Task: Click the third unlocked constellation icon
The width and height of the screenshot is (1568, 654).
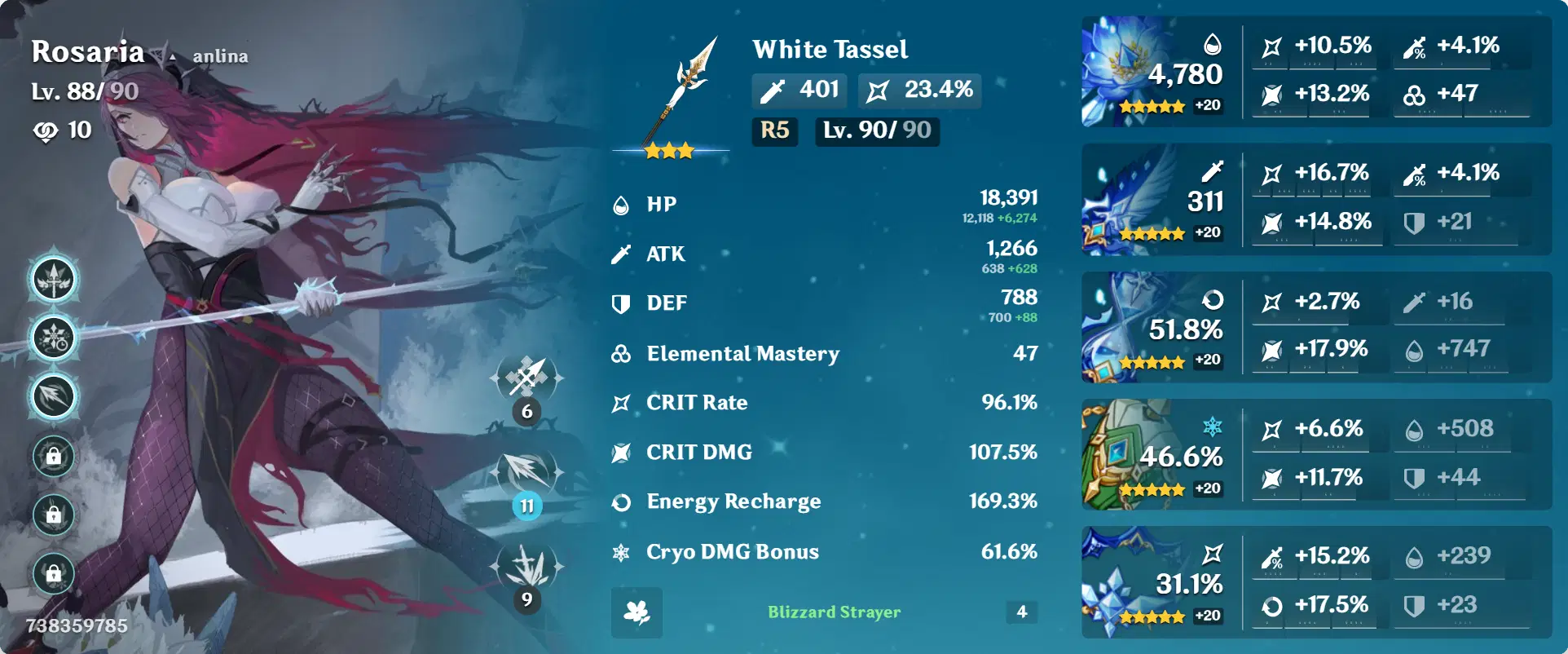Action: point(52,396)
